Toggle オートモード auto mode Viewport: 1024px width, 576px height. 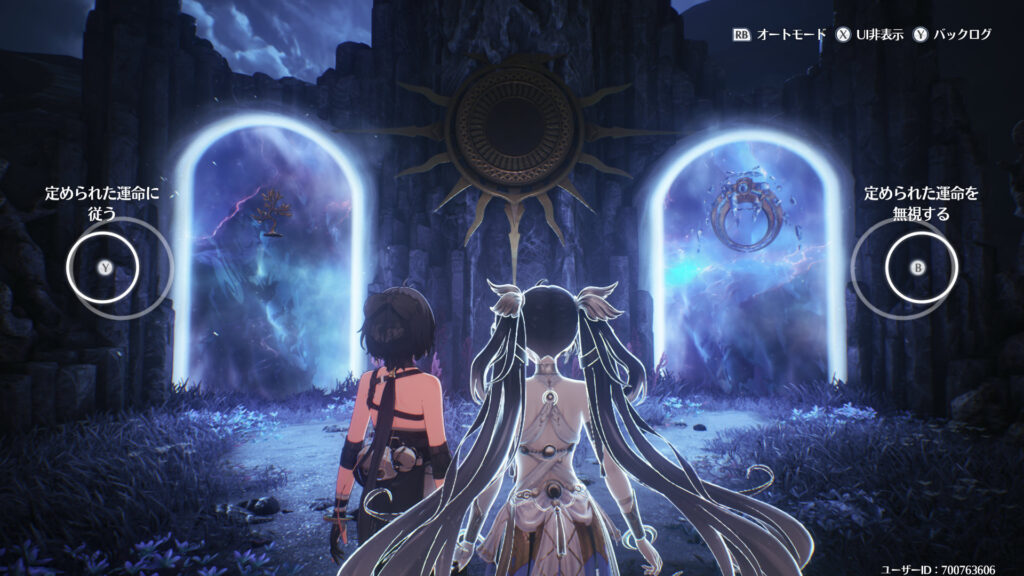pos(780,34)
